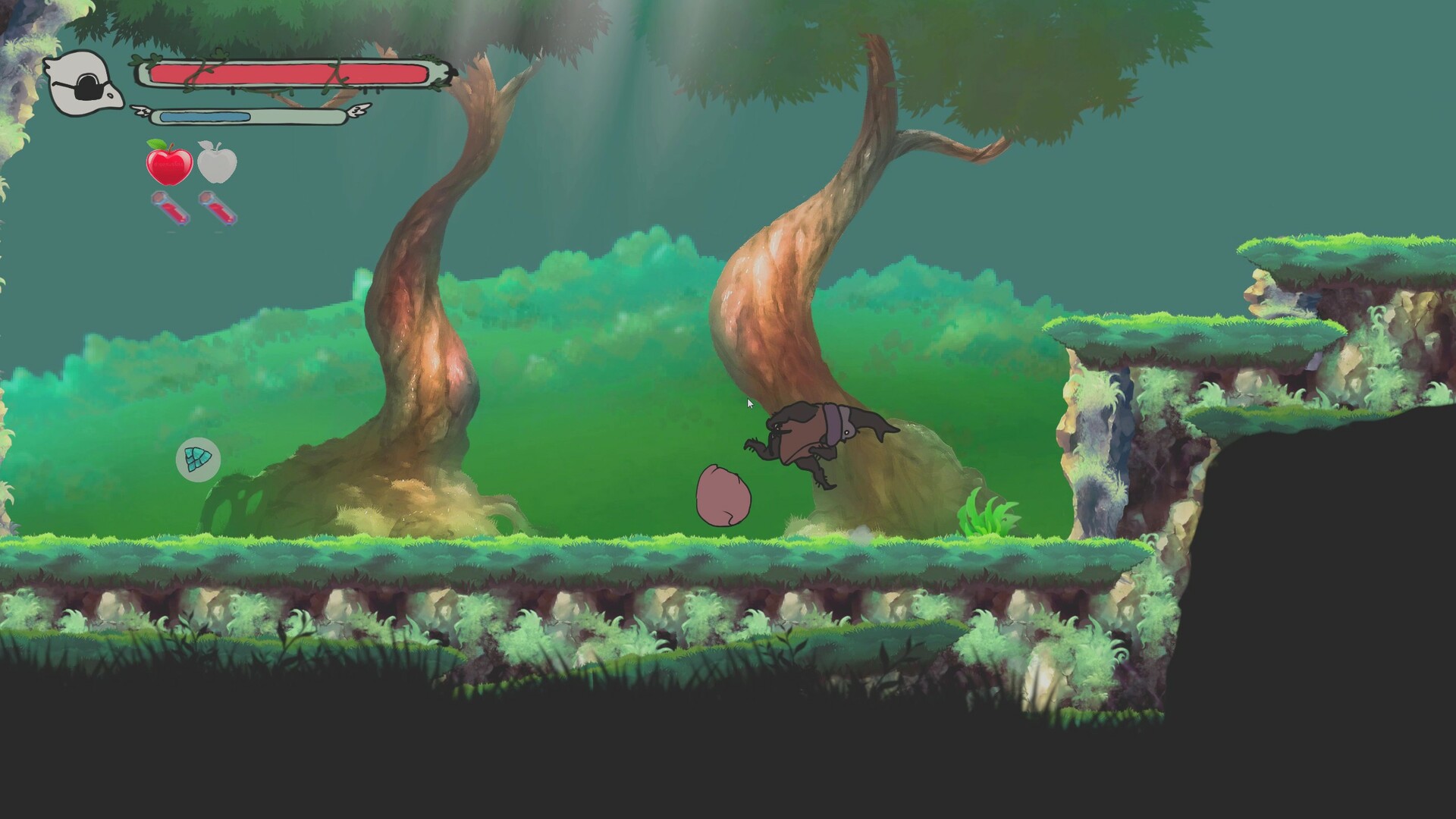The width and height of the screenshot is (1456, 819).
Task: Click the blue stamina bar fill
Action: (x=205, y=115)
